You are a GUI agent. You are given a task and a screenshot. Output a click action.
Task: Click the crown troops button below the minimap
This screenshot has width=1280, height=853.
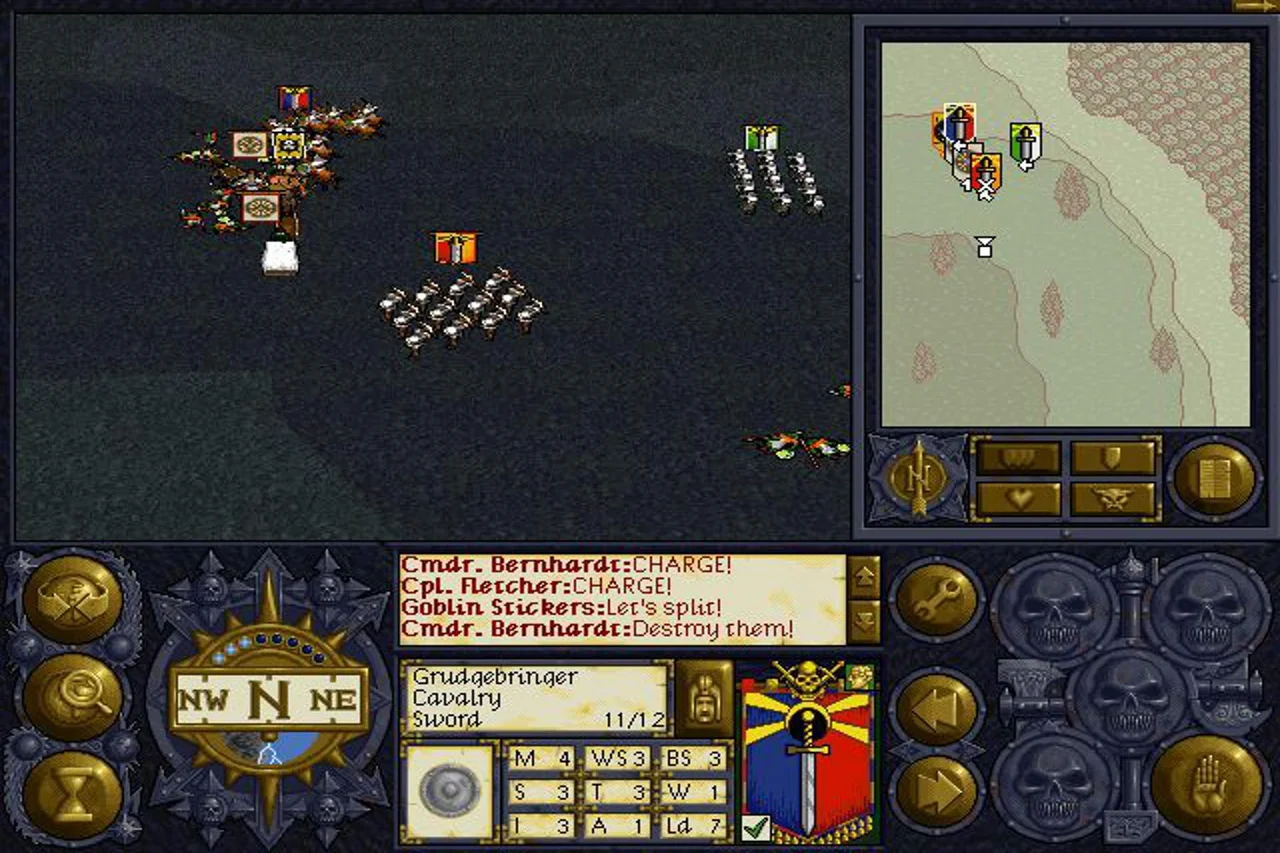[x=1017, y=456]
